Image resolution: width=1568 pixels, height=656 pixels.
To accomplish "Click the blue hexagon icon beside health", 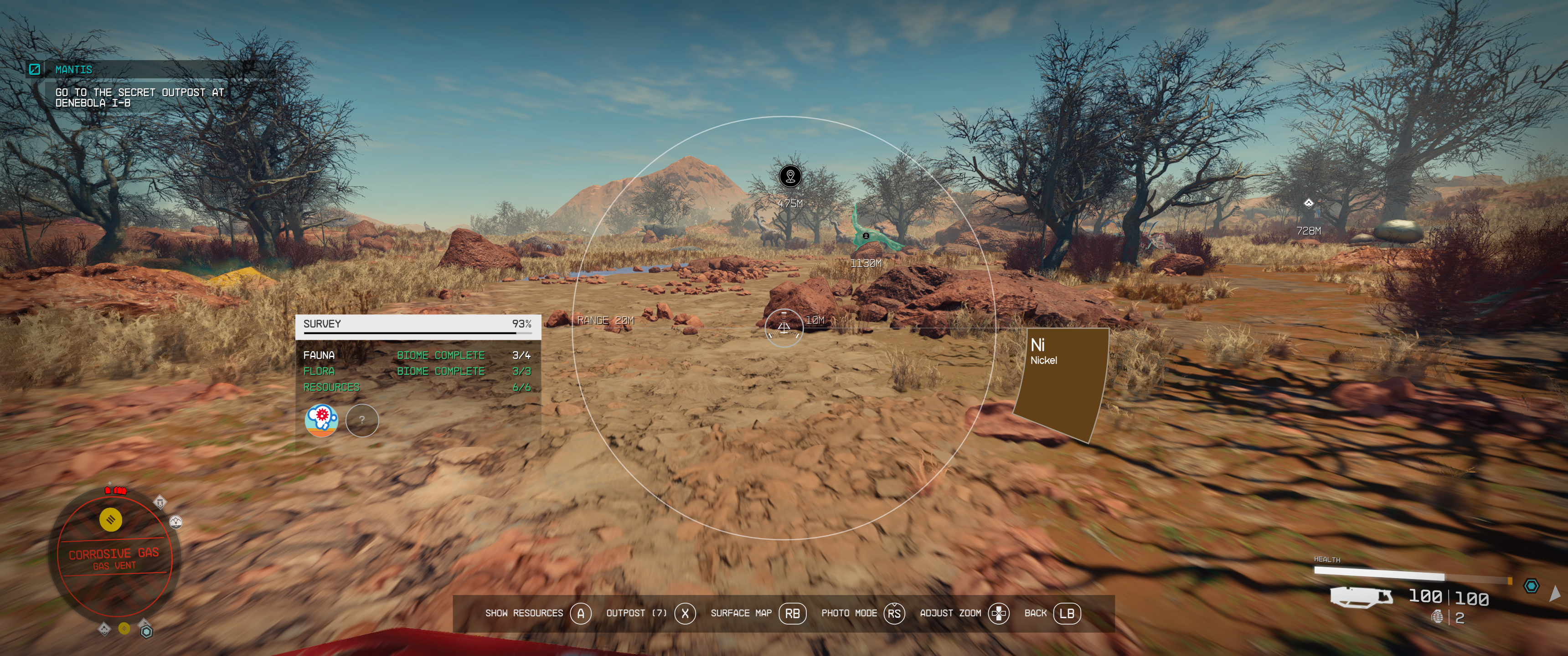I will tap(1532, 585).
